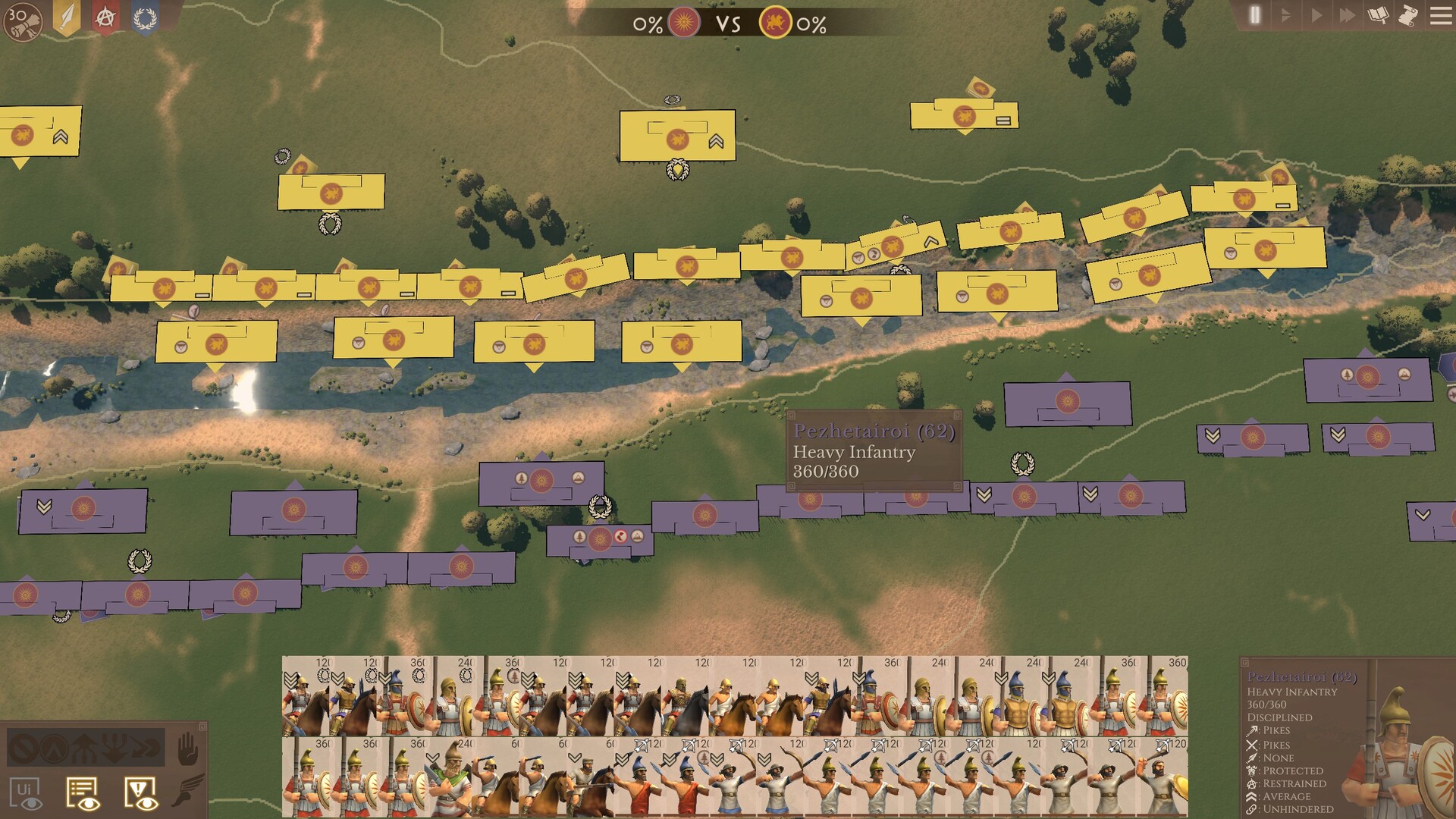The height and width of the screenshot is (819, 1456).
Task: Click the Pezhetairoi portrait in info panel
Action: pyautogui.click(x=1403, y=751)
